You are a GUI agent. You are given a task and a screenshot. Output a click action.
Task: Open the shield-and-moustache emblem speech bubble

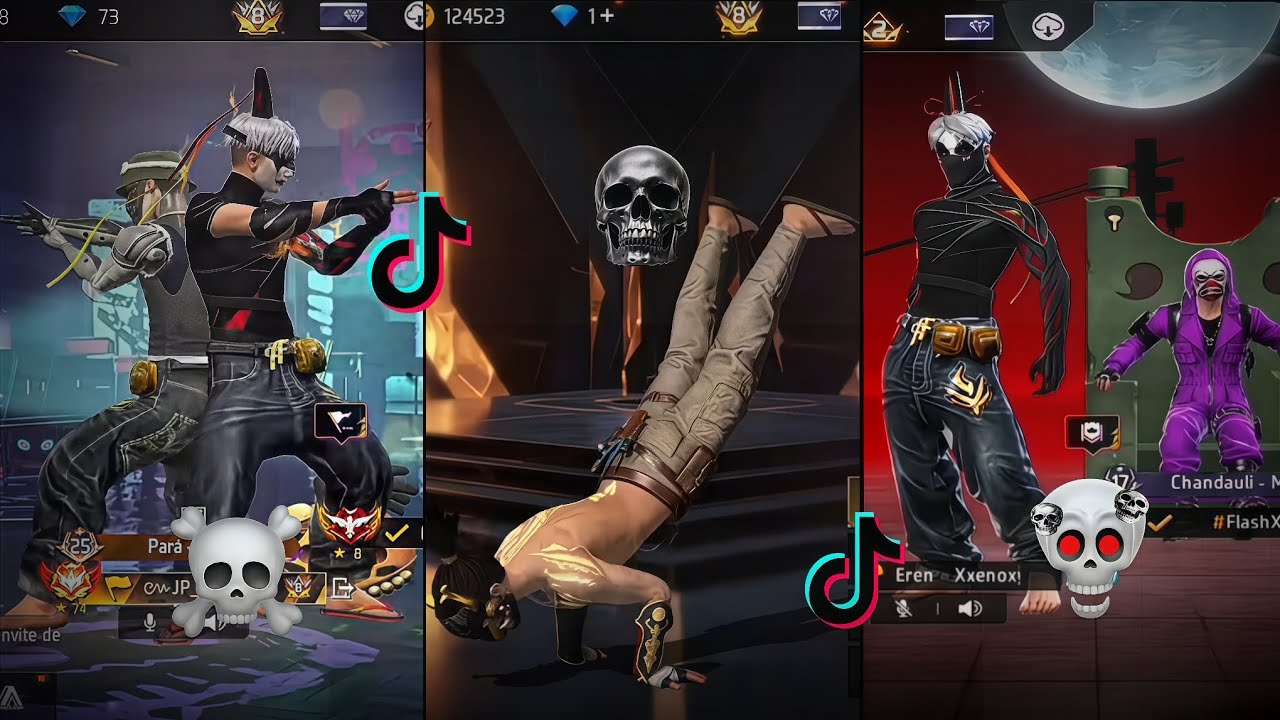coord(1092,434)
